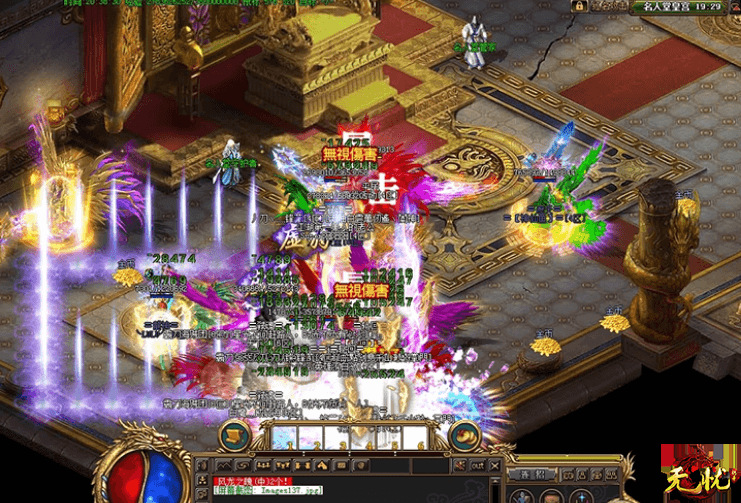Select hotbar slot number 6
Viewport: 741px width, 503px height.
[414, 438]
